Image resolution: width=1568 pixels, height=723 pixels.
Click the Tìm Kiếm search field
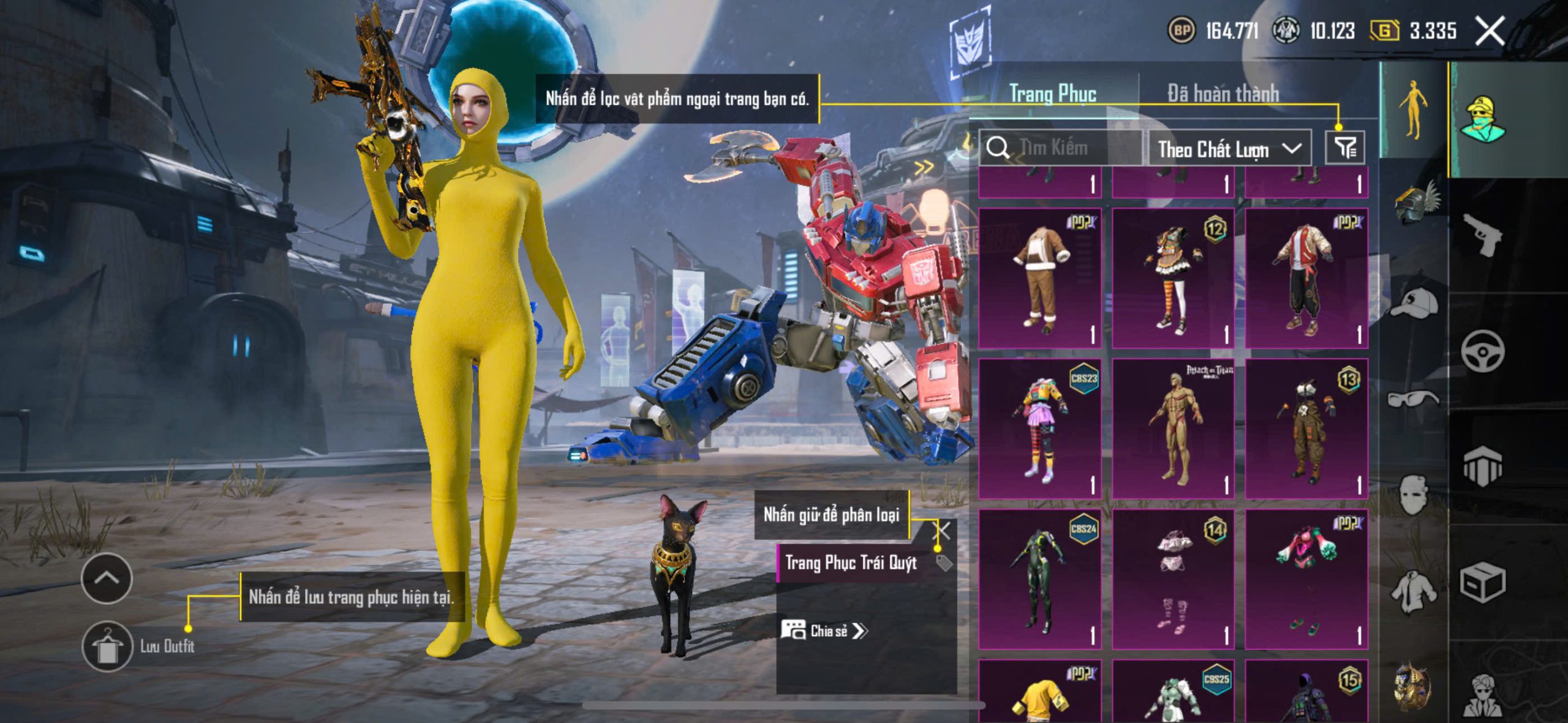coord(1061,148)
